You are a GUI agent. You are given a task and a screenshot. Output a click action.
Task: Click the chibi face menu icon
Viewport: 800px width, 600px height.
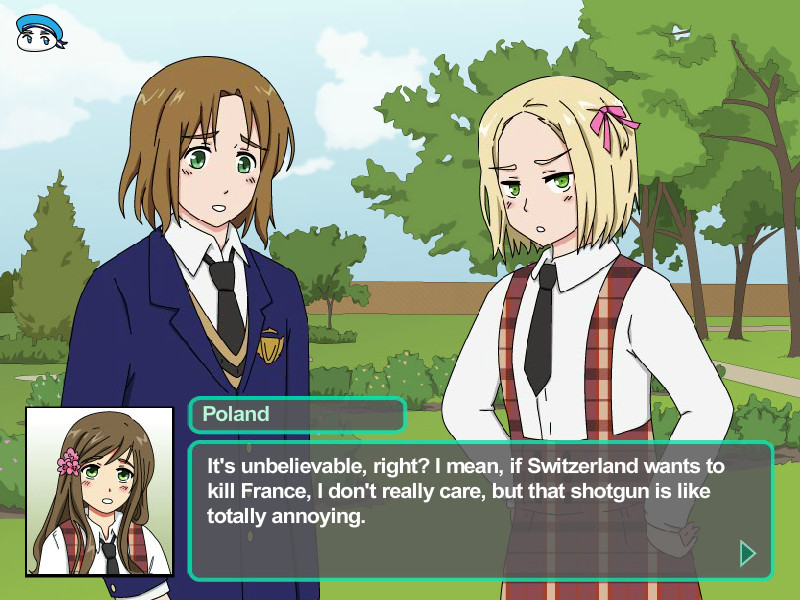point(41,33)
